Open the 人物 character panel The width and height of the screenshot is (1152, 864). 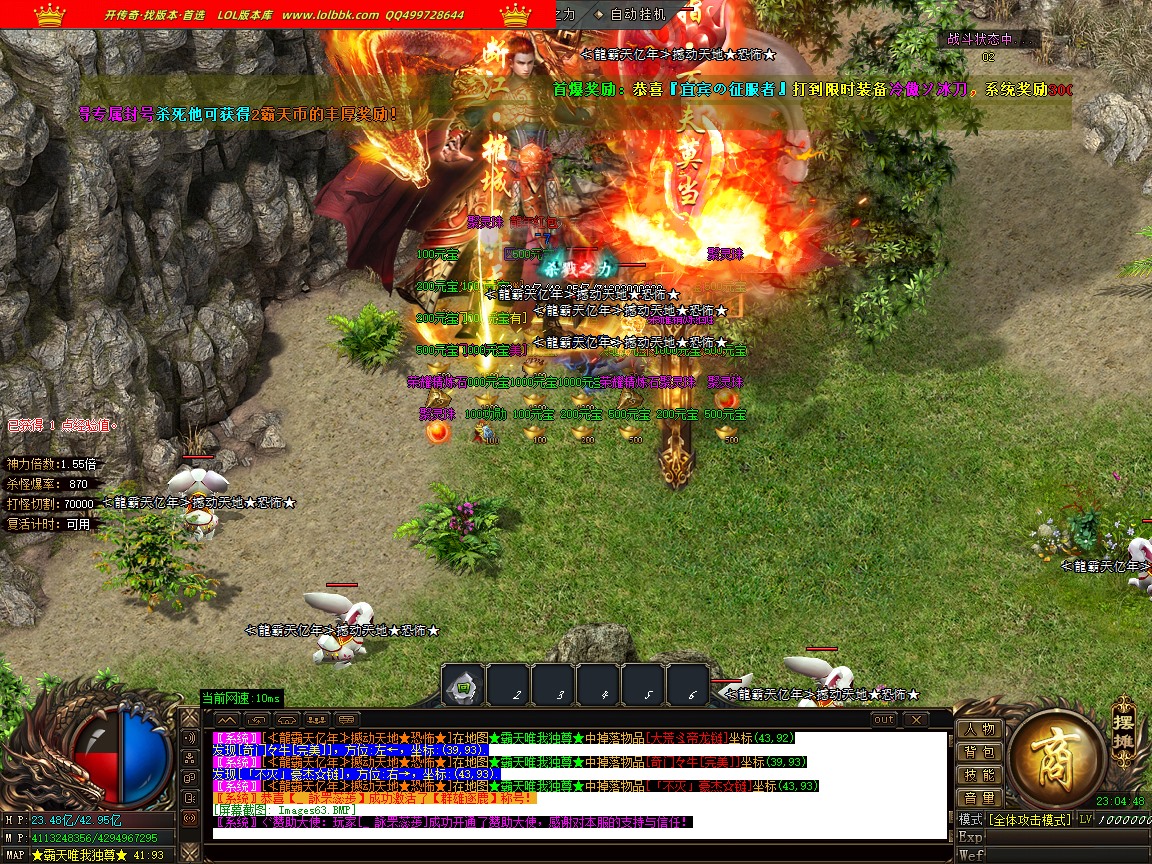[x=980, y=729]
